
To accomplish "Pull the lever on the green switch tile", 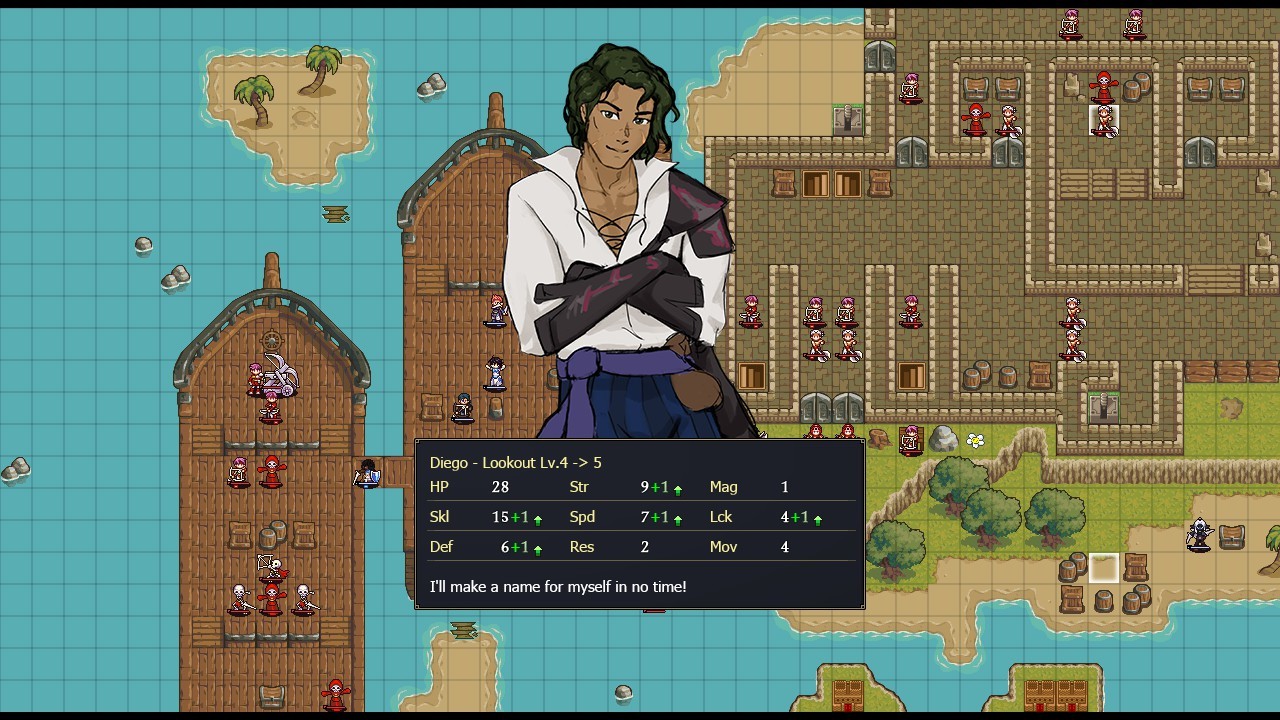I will [847, 118].
